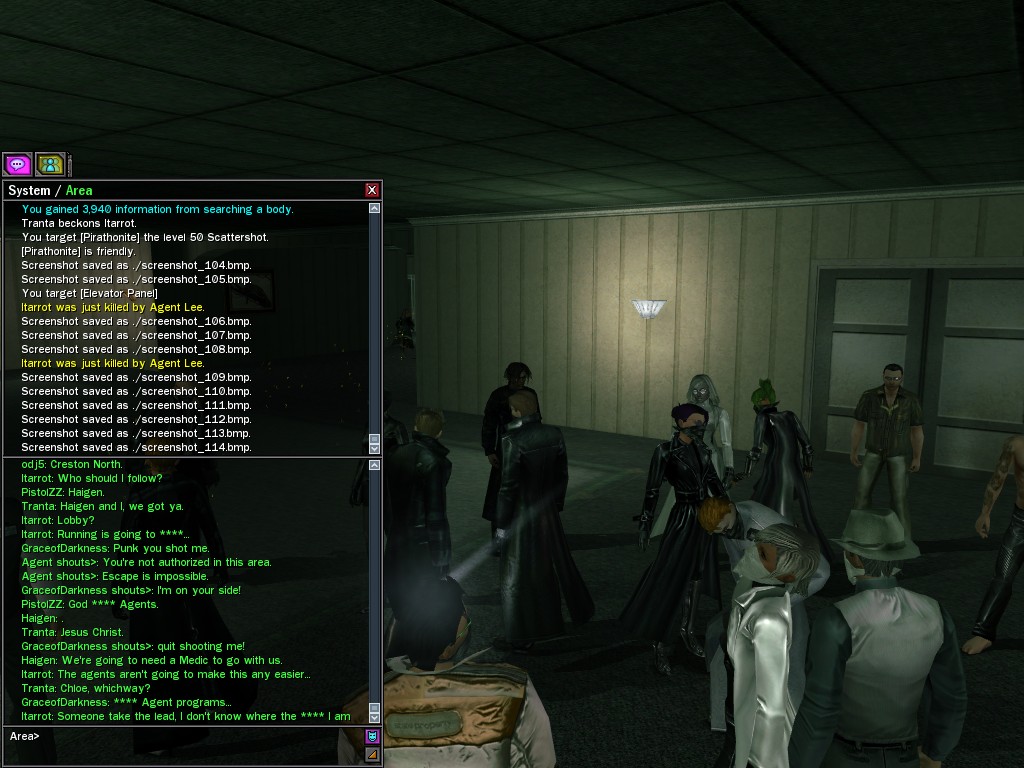Click the purple mask emote icon
The width and height of the screenshot is (1024, 768).
tap(372, 737)
